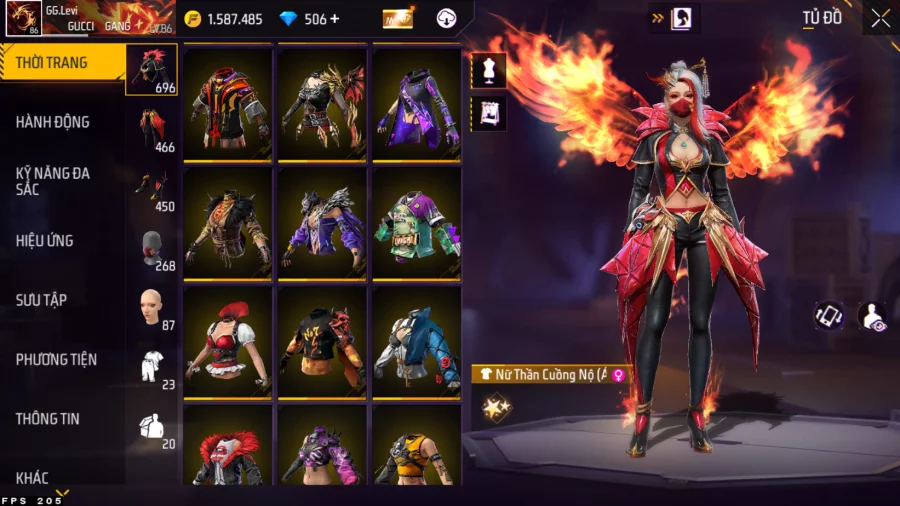Select the purple hooded cloak top
Image resolution: width=900 pixels, height=506 pixels.
[x=417, y=104]
